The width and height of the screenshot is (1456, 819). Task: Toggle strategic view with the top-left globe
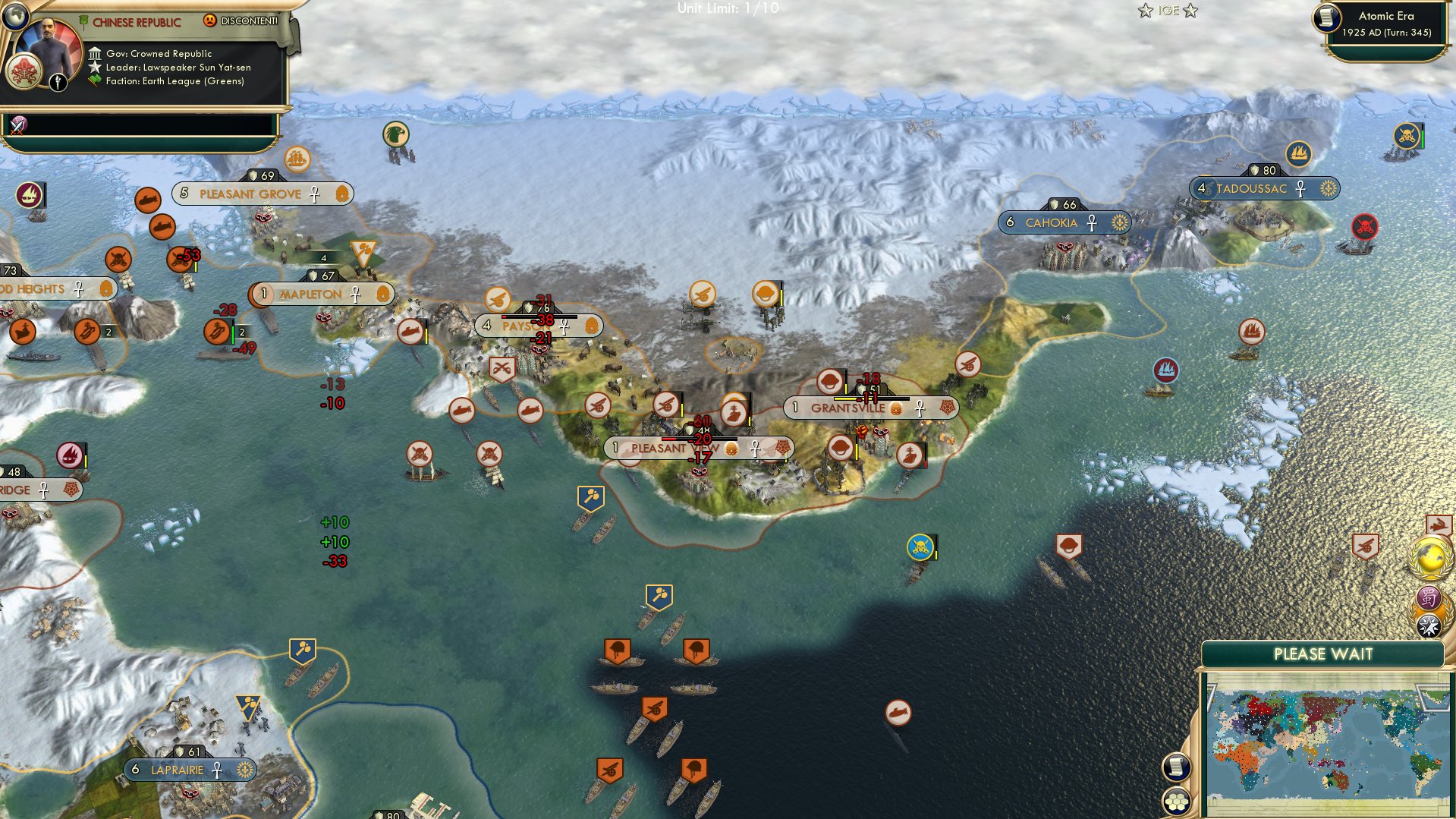[15, 17]
